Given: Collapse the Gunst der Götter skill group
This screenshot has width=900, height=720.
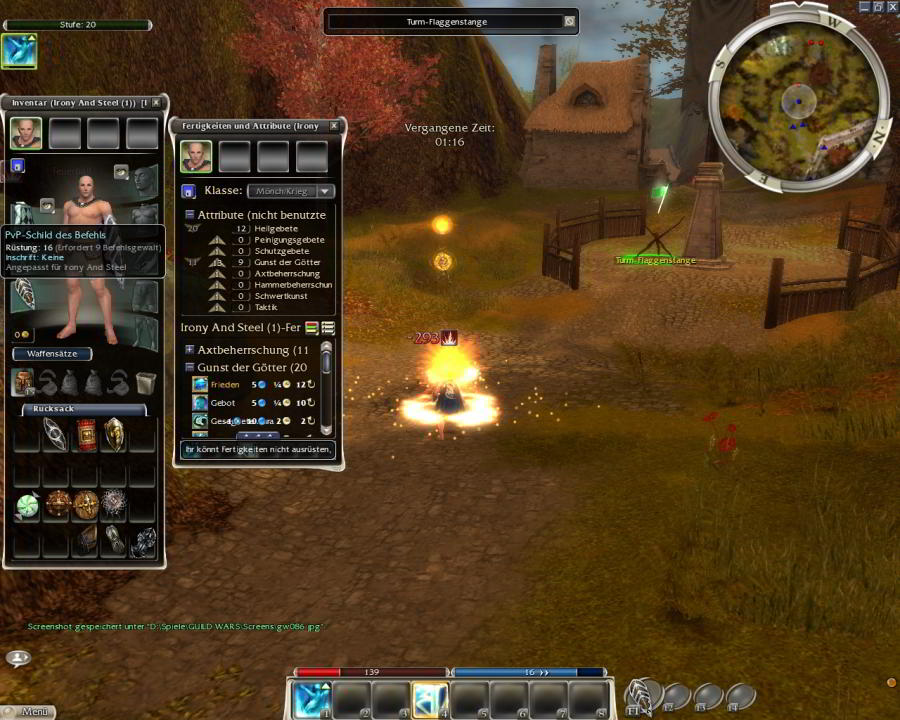Looking at the screenshot, I should click(x=189, y=367).
